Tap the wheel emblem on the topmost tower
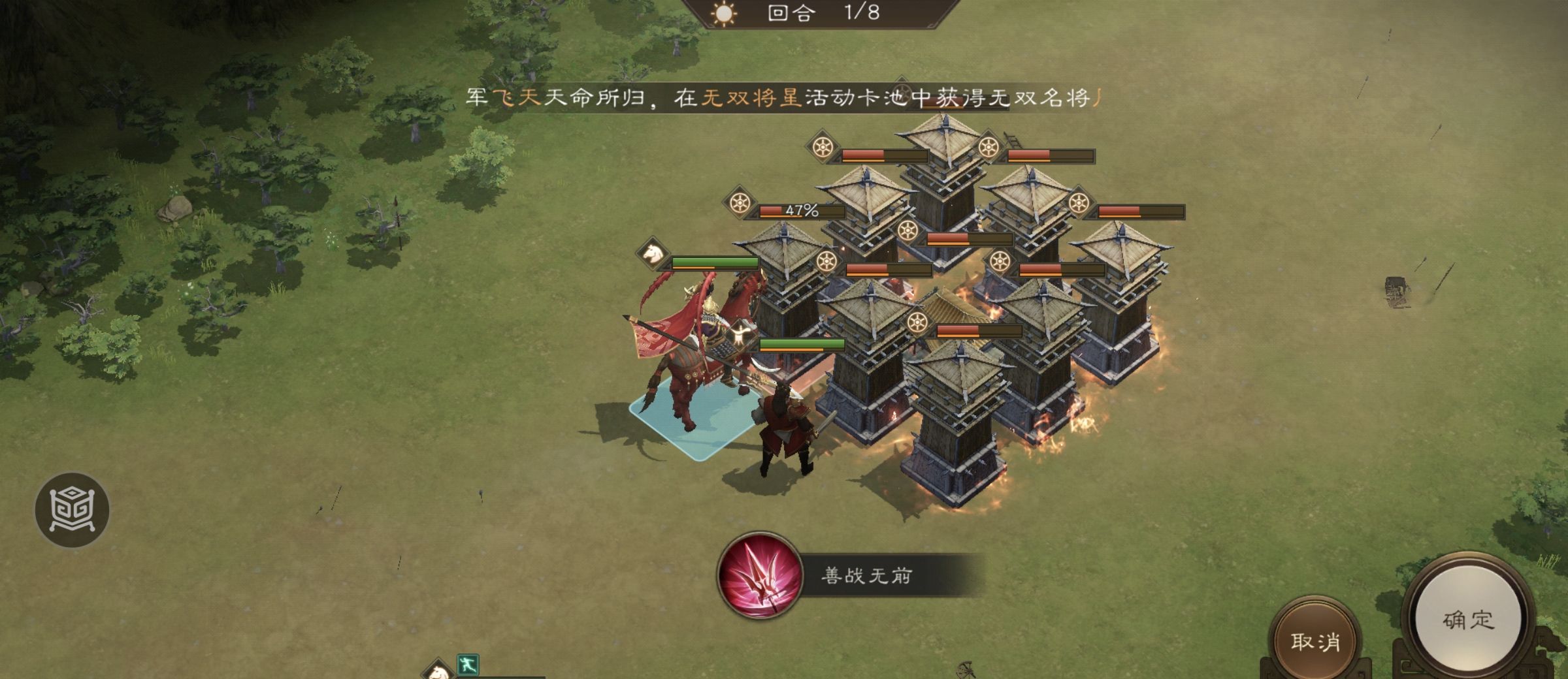This screenshot has height=679, width=1568. (x=823, y=148)
